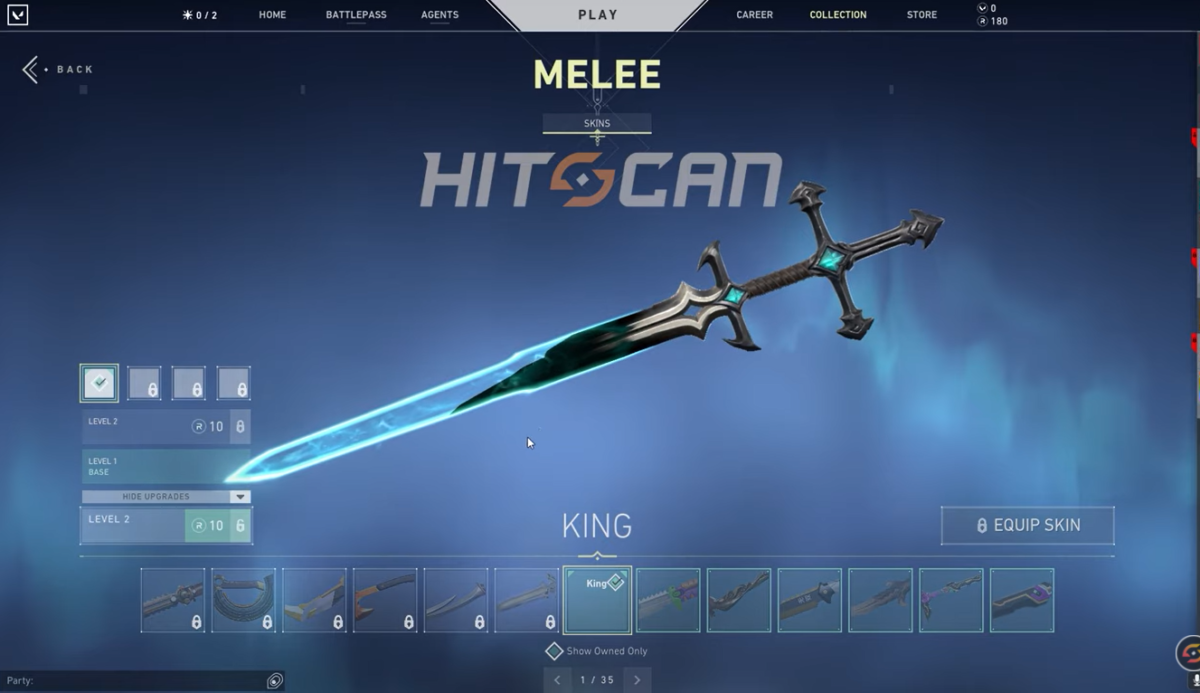The image size is (1200, 693).
Task: Open the Home tab
Action: click(x=272, y=15)
